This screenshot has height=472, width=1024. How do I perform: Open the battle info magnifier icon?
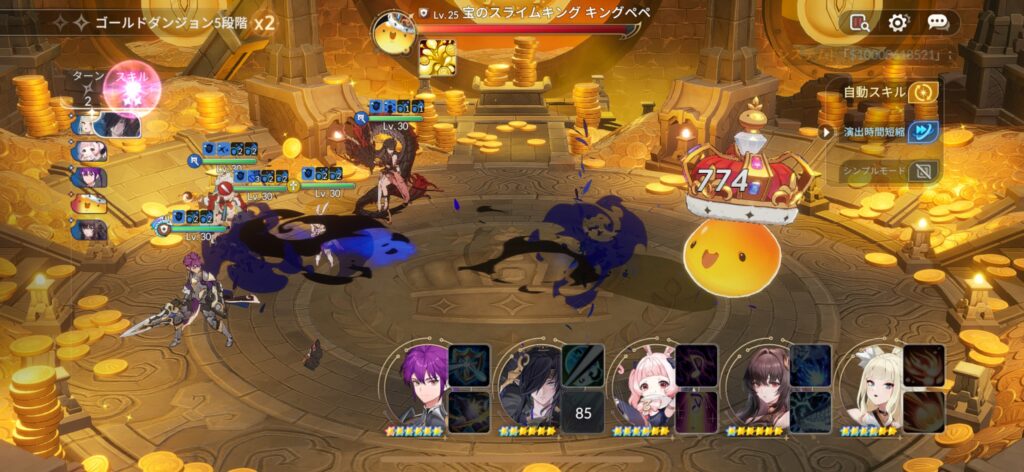[x=859, y=22]
